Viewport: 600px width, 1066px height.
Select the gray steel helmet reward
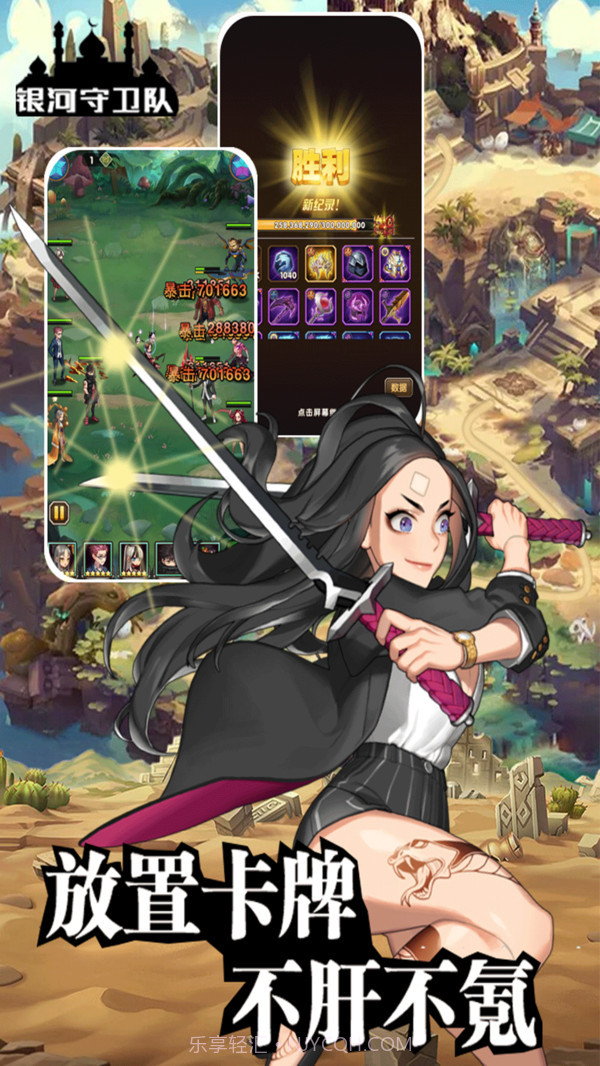358,262
